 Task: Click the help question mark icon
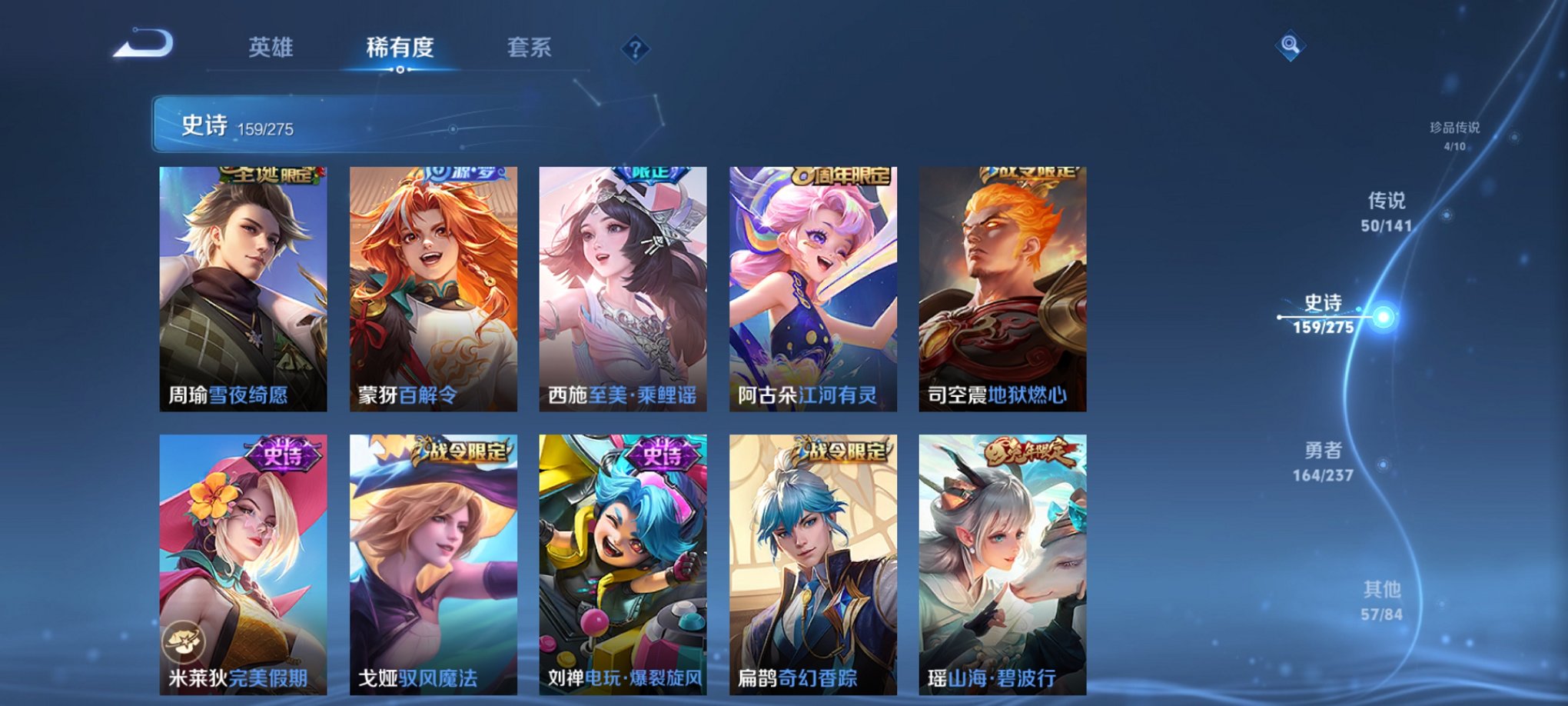pos(635,49)
